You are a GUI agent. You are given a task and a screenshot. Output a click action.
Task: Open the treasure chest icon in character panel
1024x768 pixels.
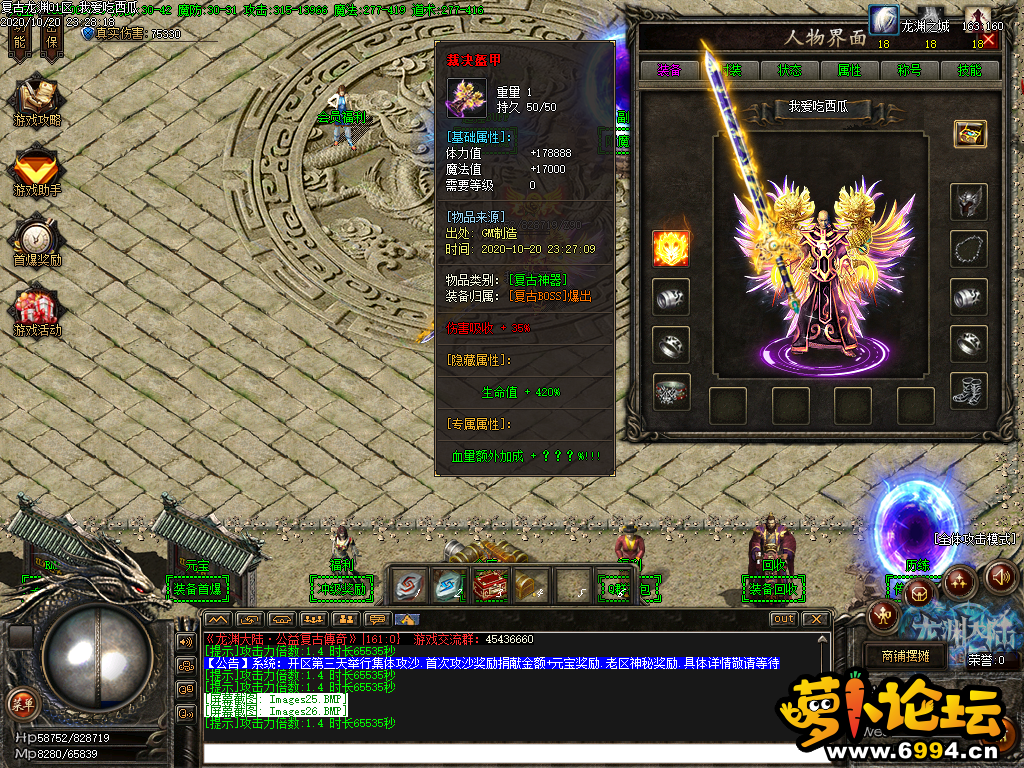coord(969,133)
